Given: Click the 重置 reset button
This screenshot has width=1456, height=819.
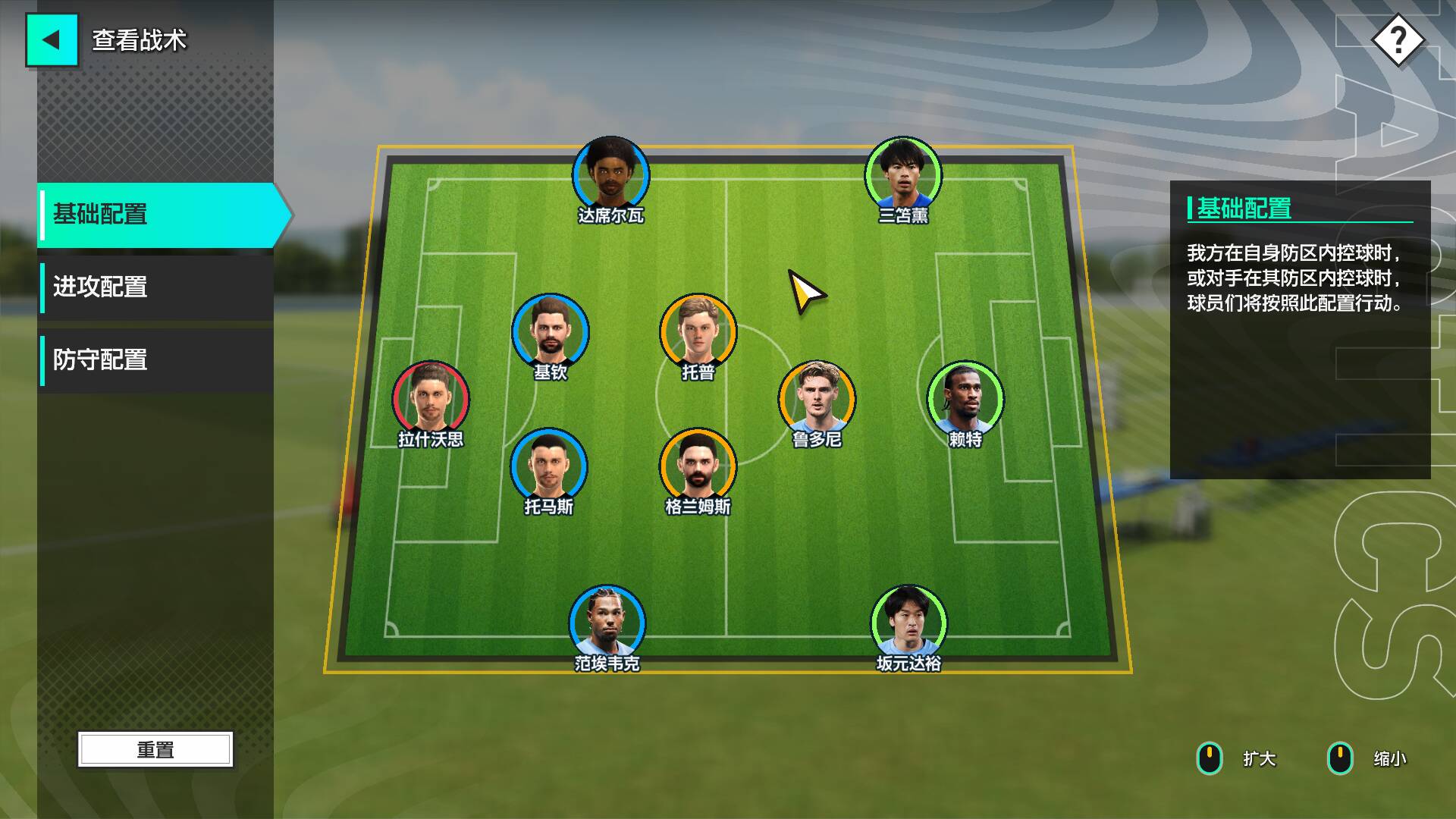Looking at the screenshot, I should 155,749.
